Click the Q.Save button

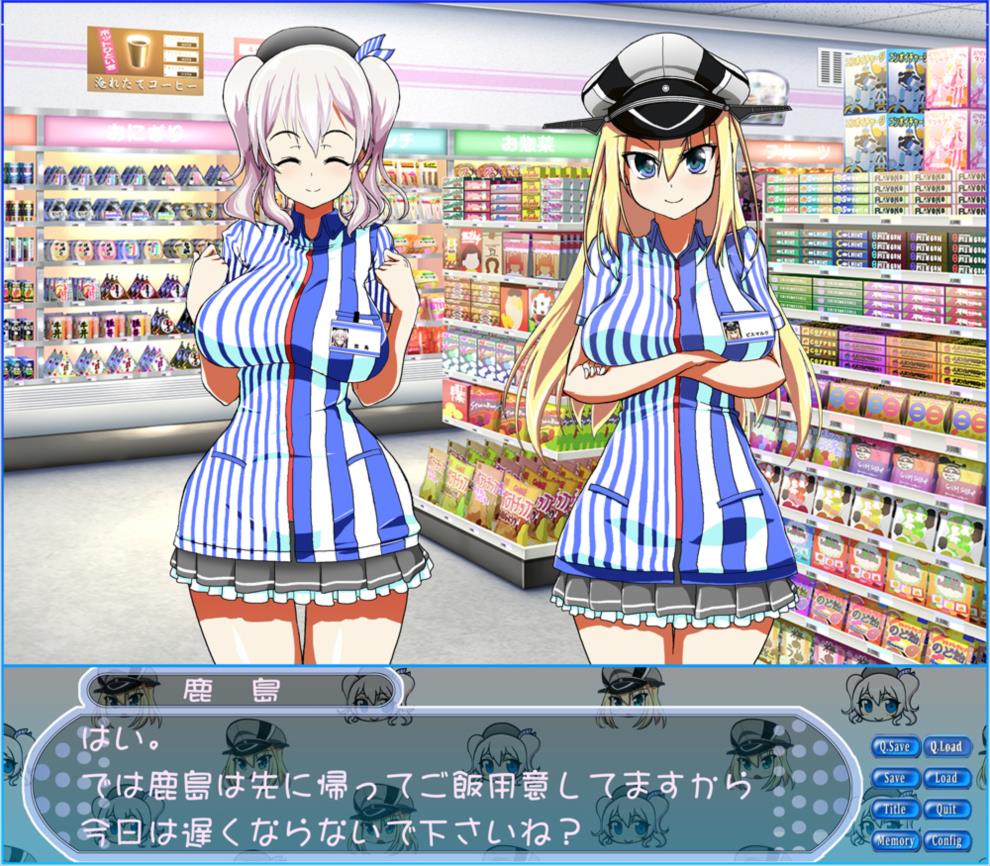(895, 747)
